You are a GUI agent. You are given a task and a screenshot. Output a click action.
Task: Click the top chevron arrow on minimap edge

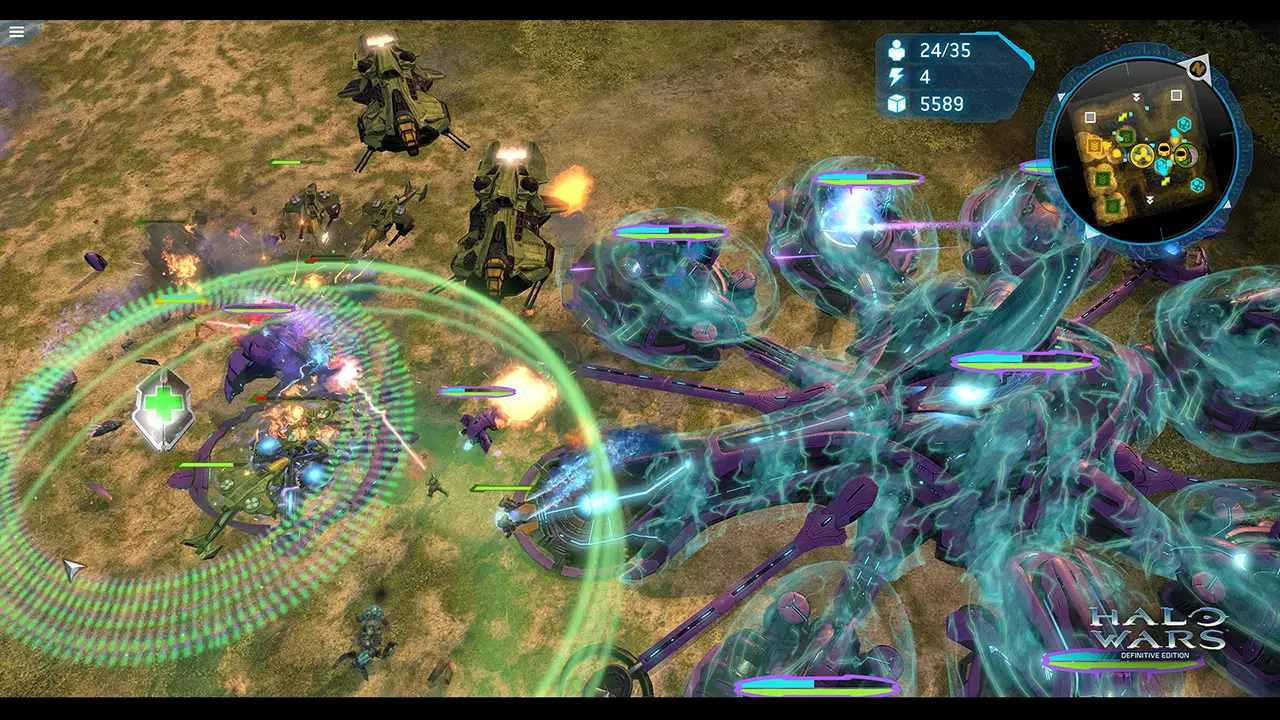[1136, 96]
